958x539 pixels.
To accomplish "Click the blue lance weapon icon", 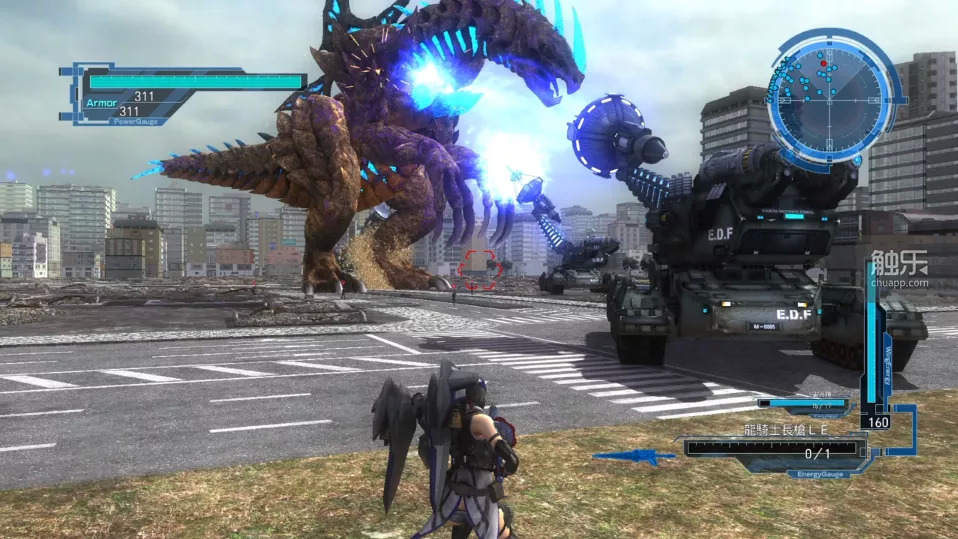I will (634, 457).
